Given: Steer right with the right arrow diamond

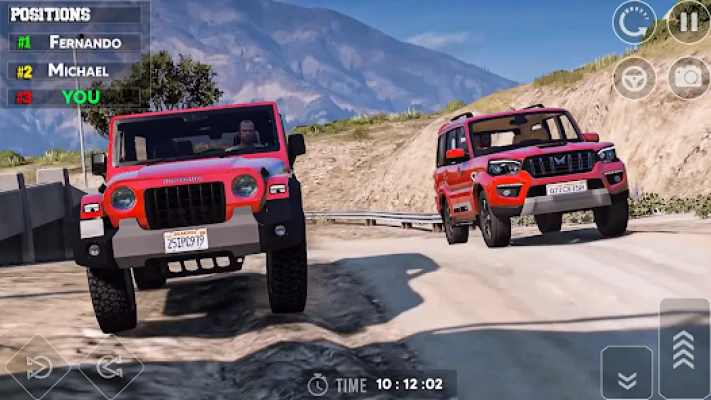Looking at the screenshot, I should (110, 369).
